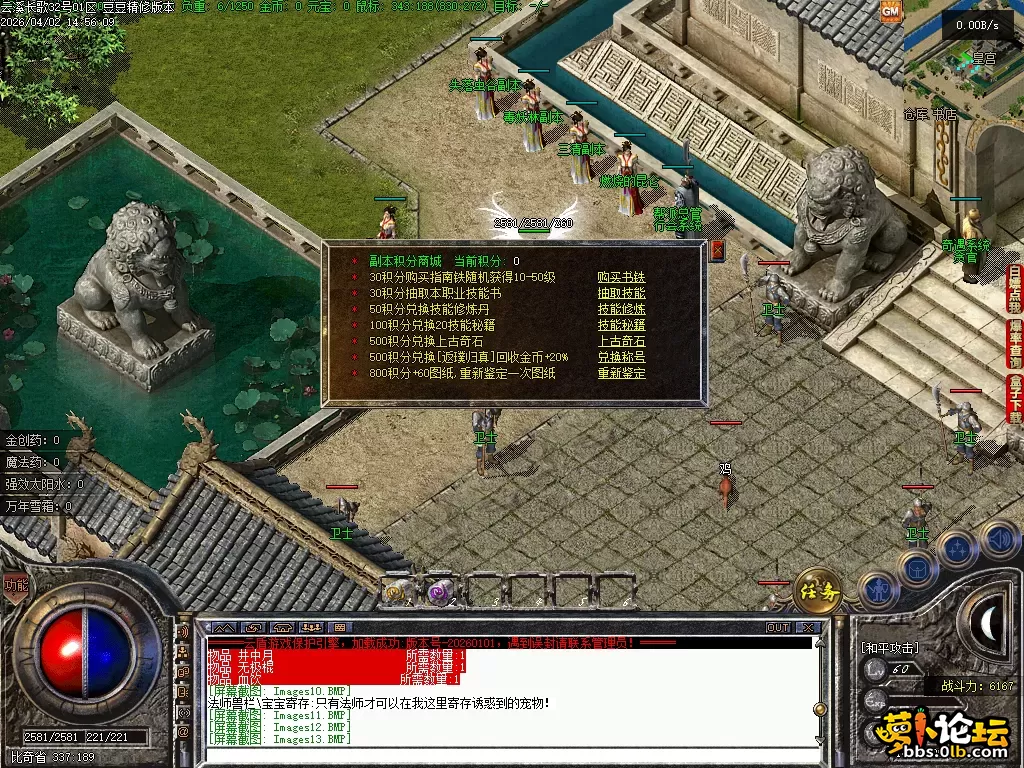1024x768 pixels.
Task: Select the 上古奇石 exchange link
Action: click(x=621, y=341)
